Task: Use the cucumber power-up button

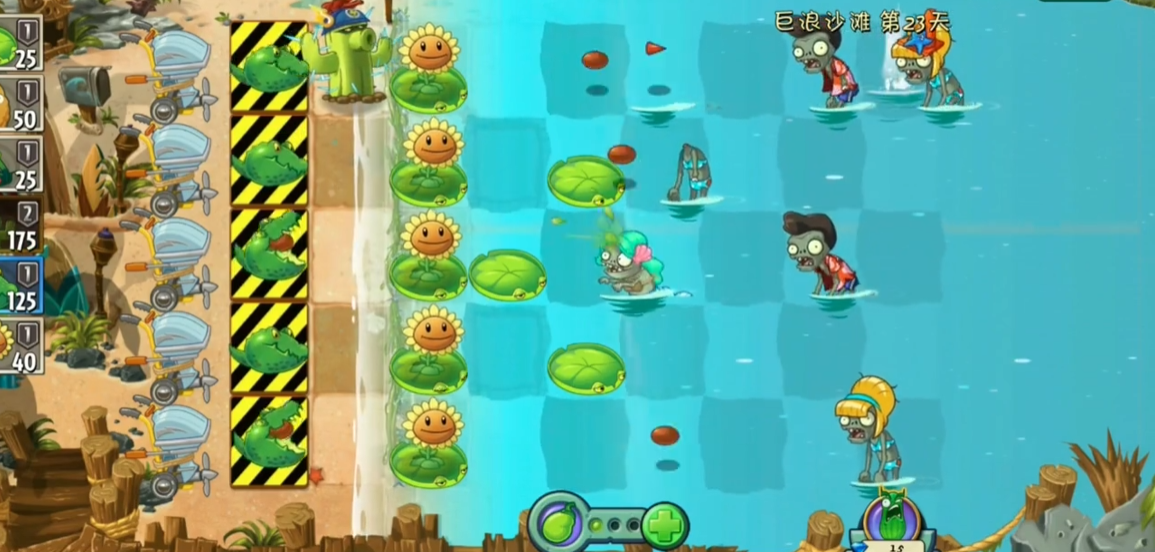Action: tap(893, 518)
